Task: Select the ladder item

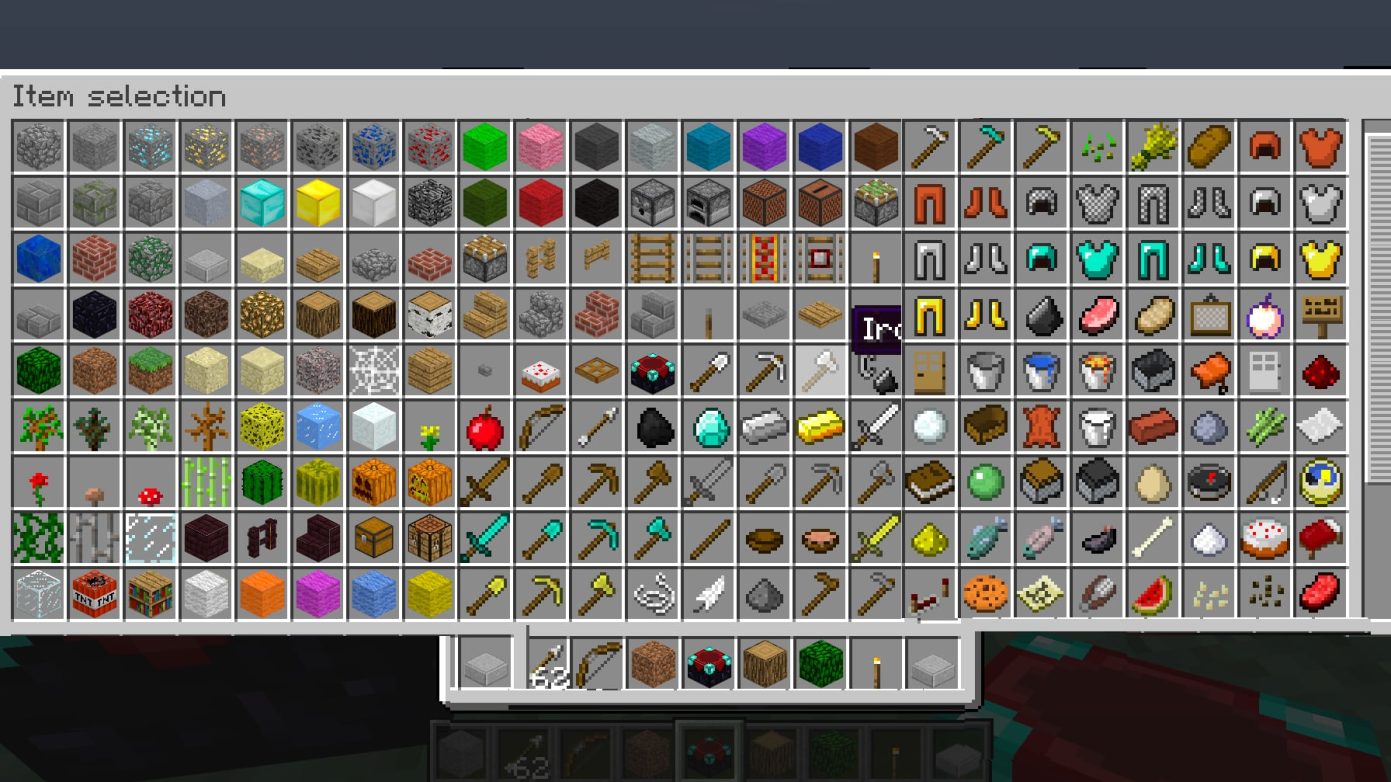Action: 650,256
